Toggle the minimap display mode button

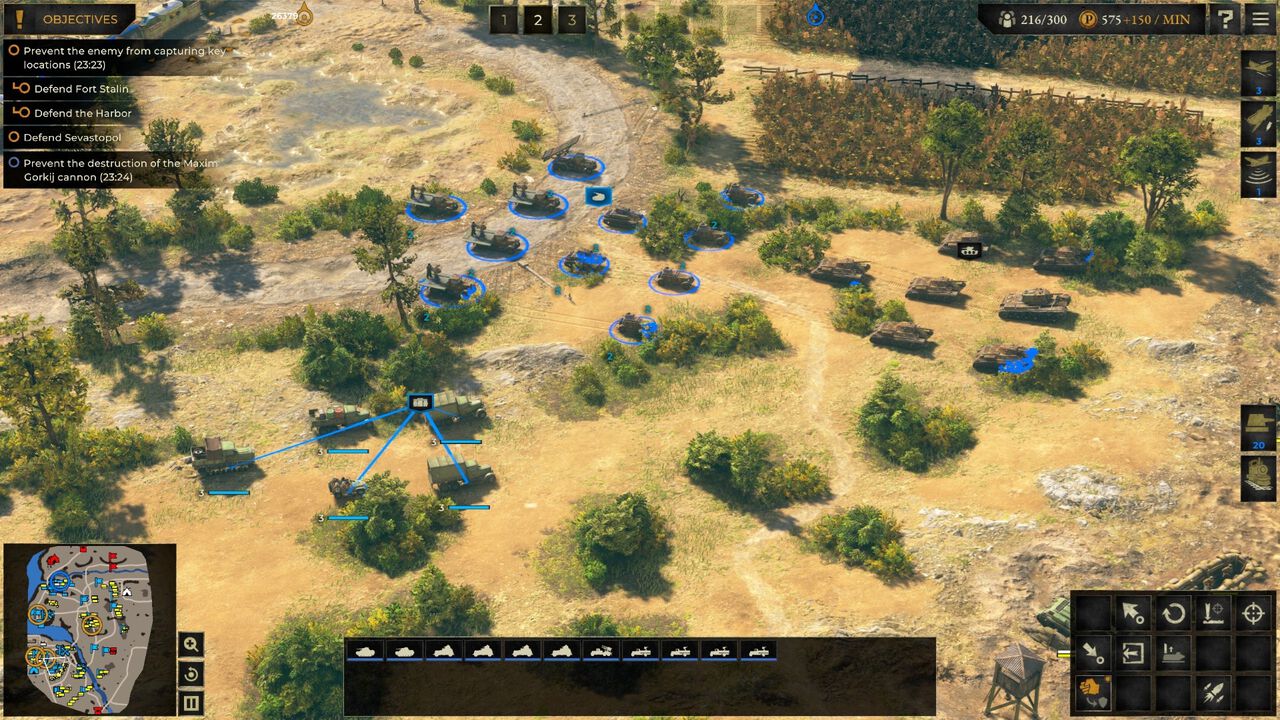190,703
